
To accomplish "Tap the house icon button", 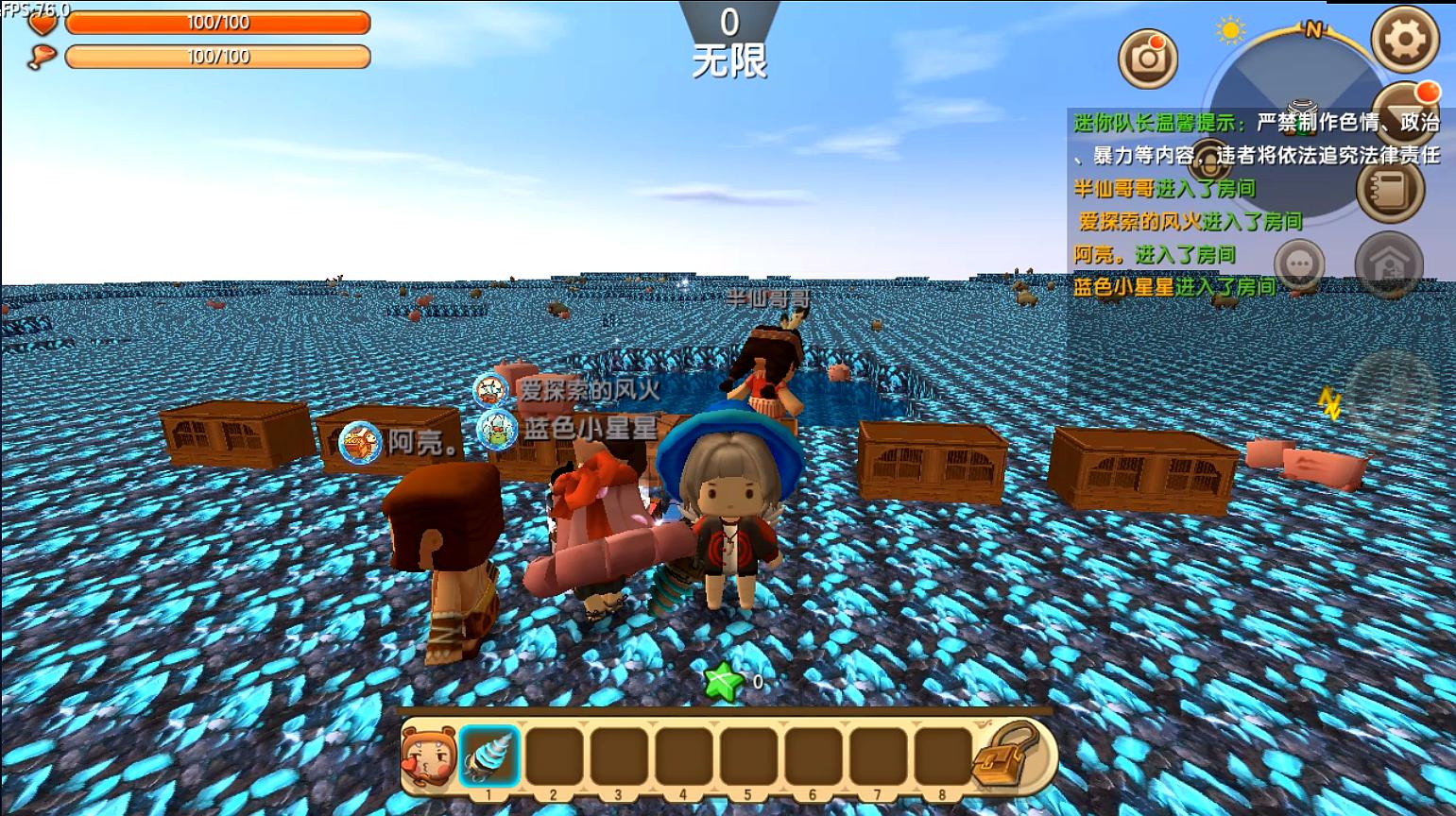I will (x=1388, y=263).
